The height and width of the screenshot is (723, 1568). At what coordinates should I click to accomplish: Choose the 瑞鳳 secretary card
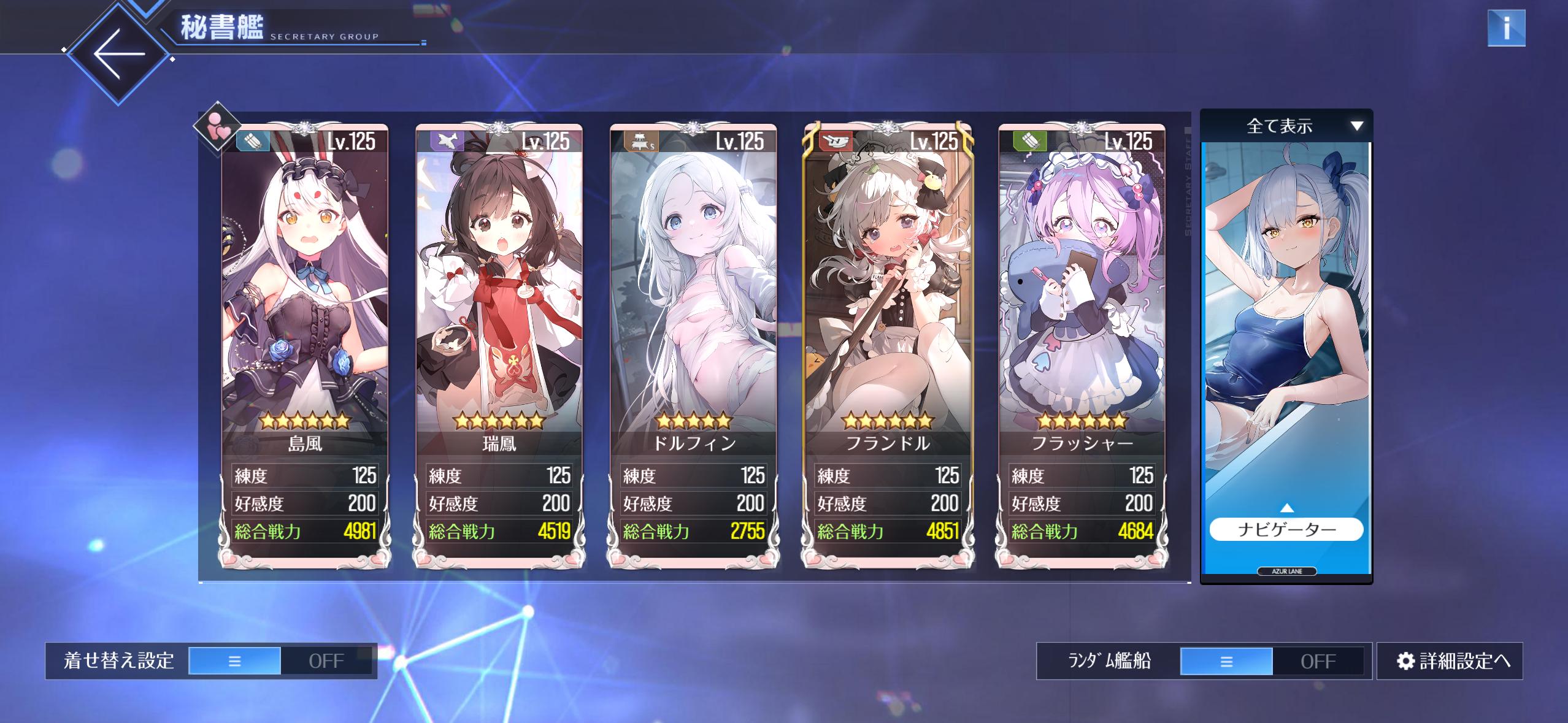click(499, 307)
